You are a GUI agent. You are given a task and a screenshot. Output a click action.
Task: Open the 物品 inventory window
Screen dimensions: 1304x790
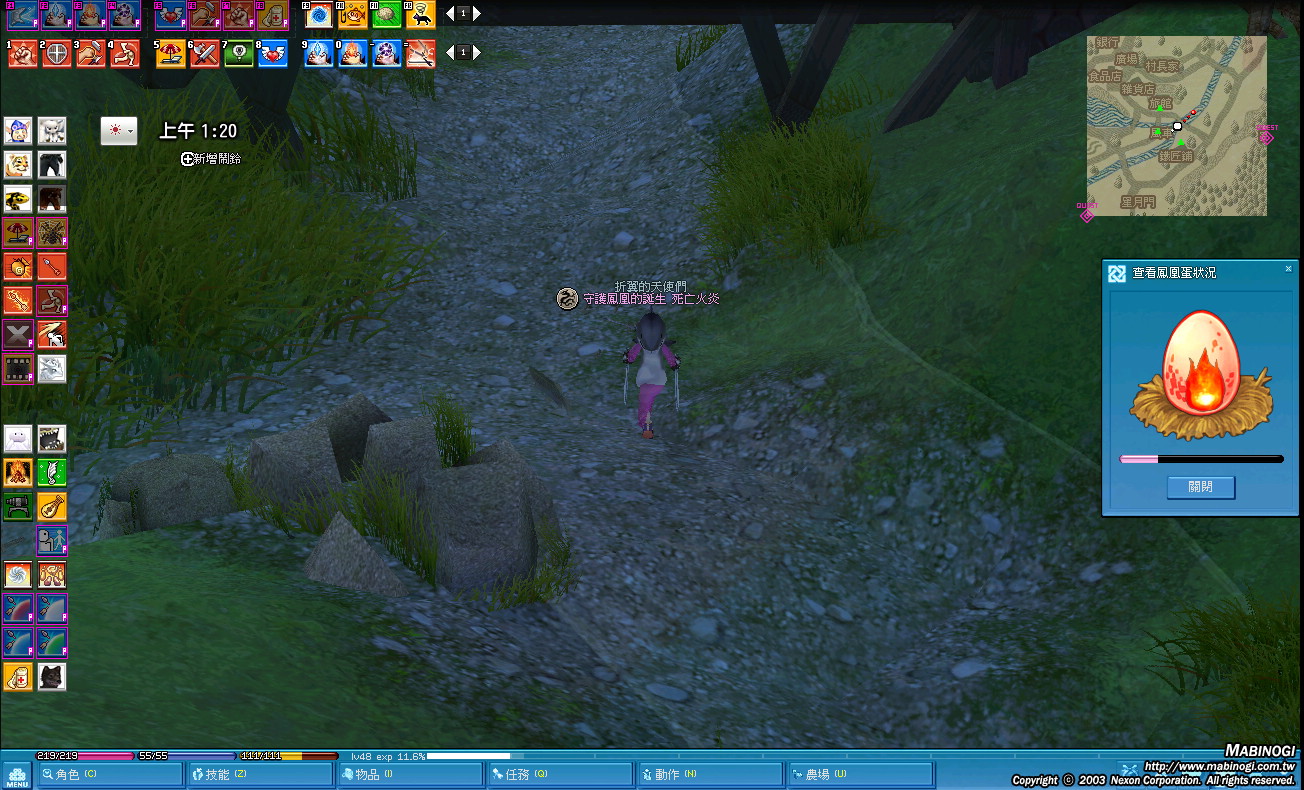408,774
